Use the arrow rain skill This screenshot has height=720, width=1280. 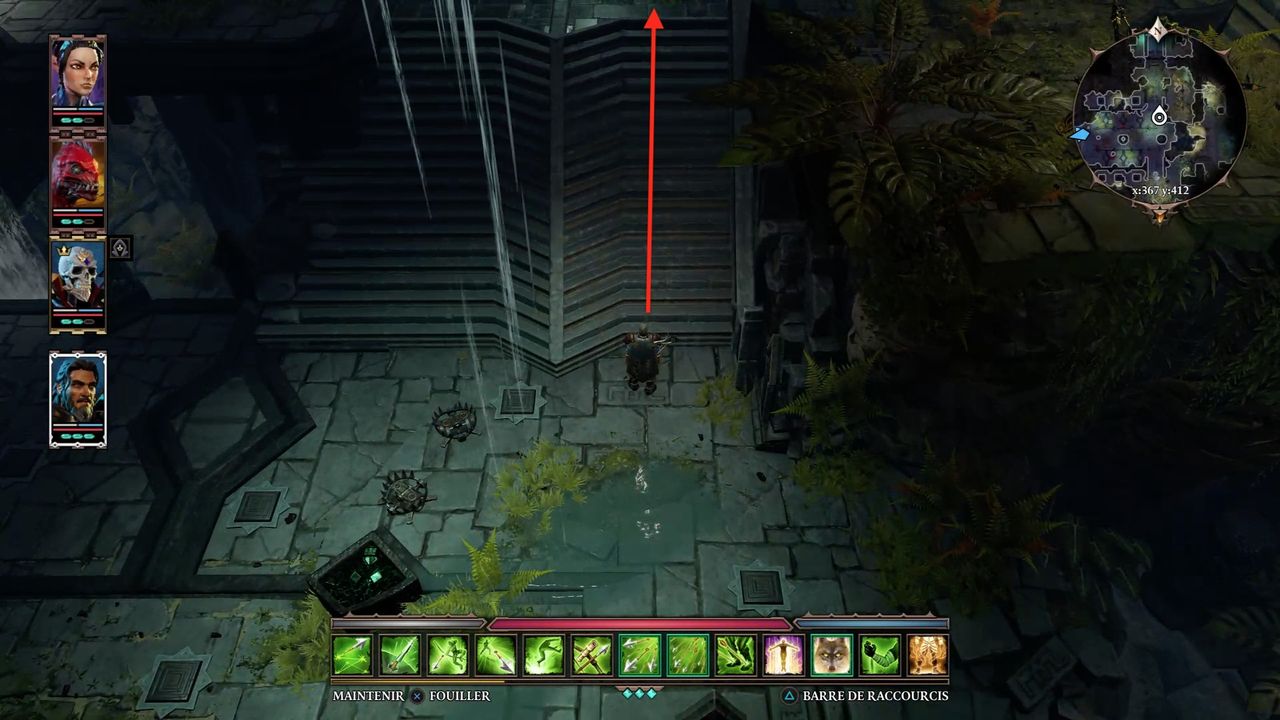[x=688, y=655]
